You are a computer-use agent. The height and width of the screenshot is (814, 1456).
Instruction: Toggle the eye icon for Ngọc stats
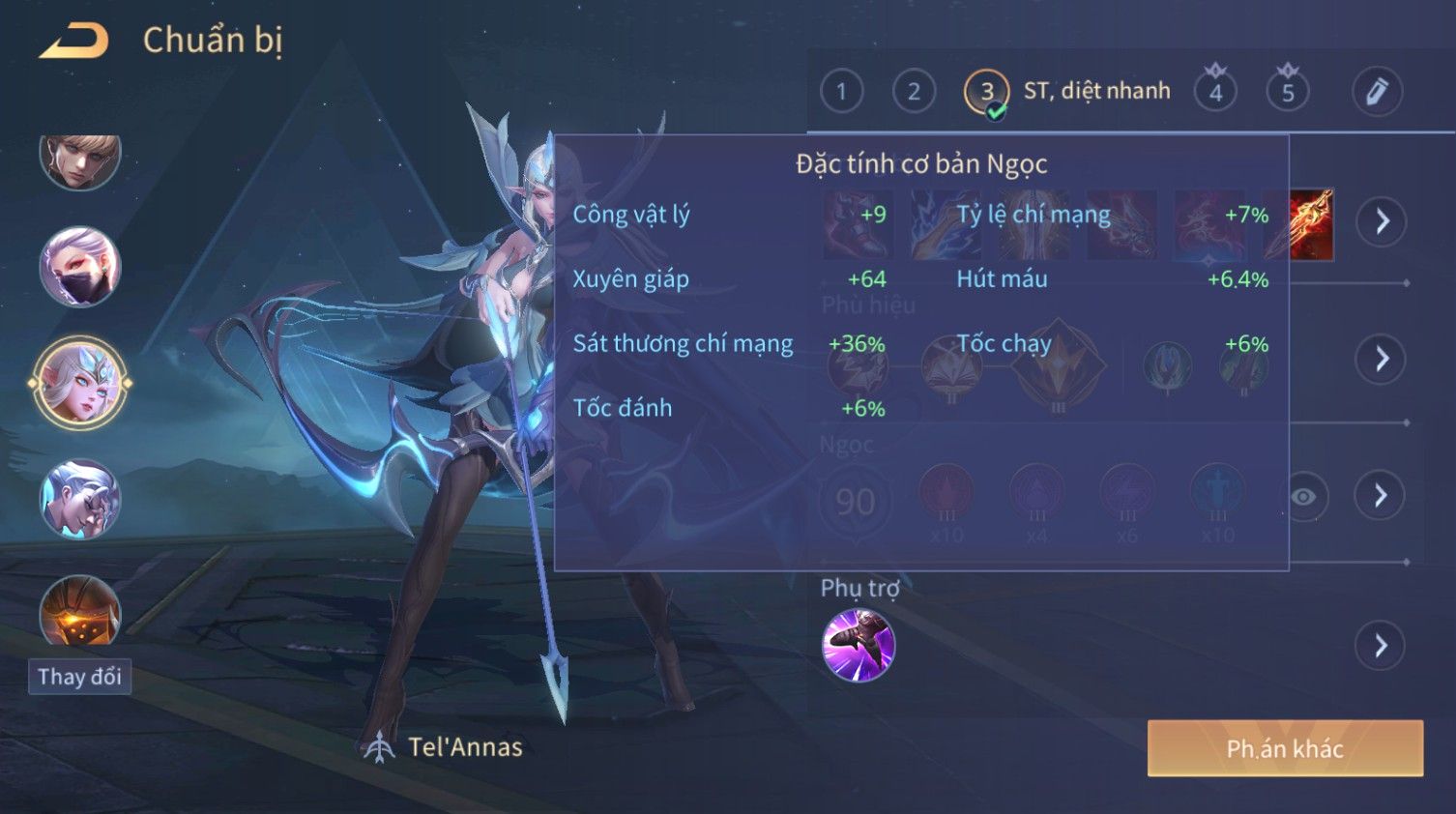1303,497
